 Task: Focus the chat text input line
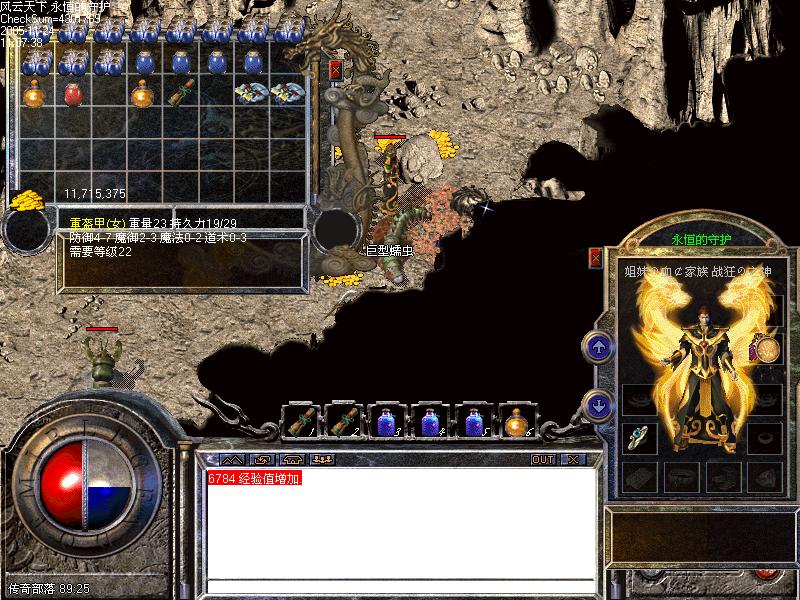pos(400,585)
